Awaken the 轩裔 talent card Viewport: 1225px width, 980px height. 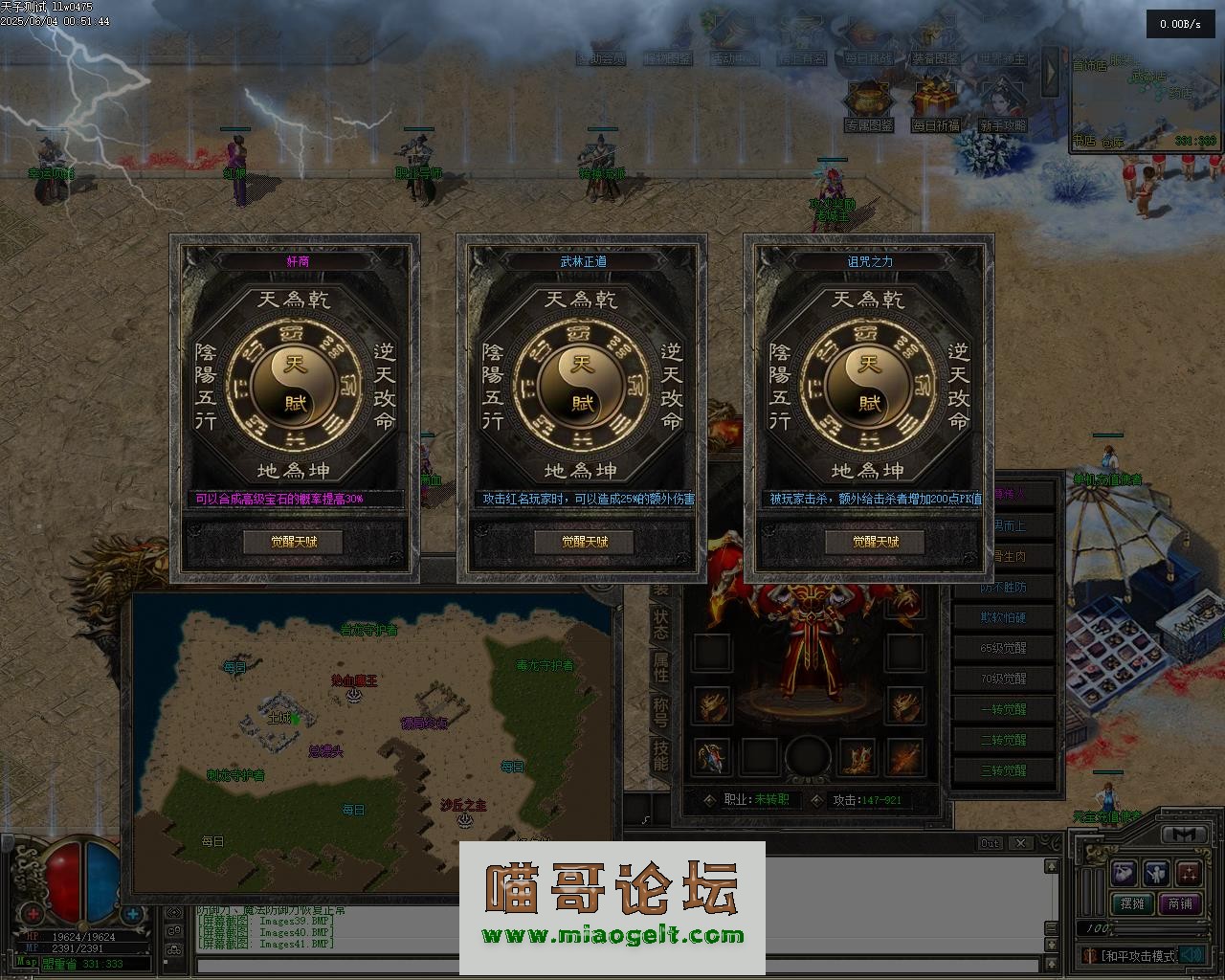294,542
